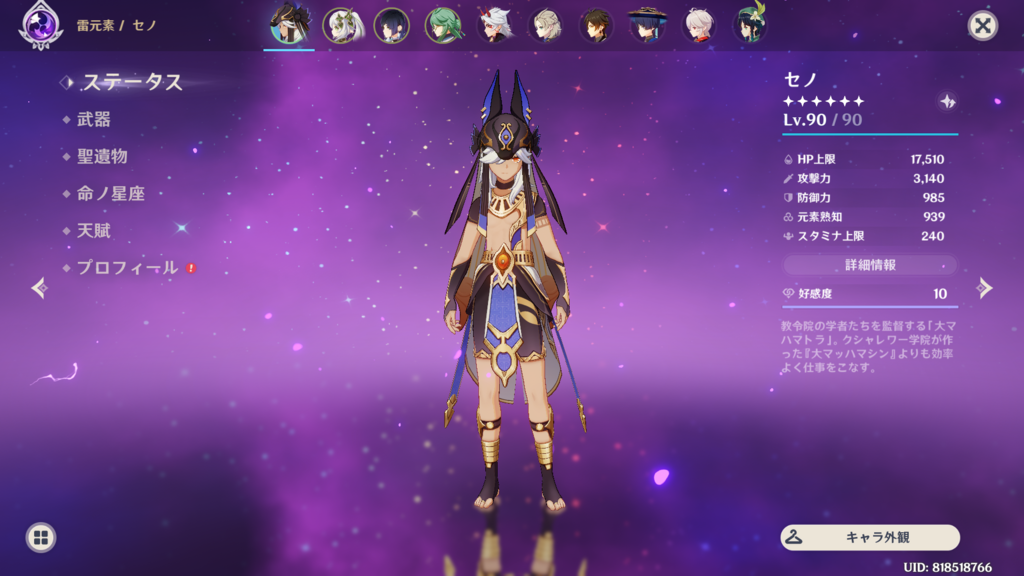Image resolution: width=1024 pixels, height=576 pixels.
Task: Open the grid menu button at bottom left
Action: click(41, 537)
